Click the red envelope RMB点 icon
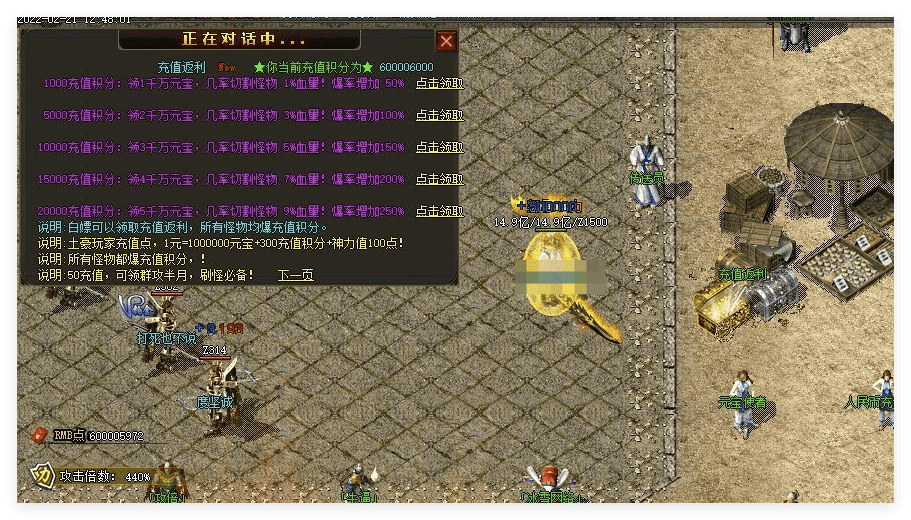911x520 pixels. (41, 435)
